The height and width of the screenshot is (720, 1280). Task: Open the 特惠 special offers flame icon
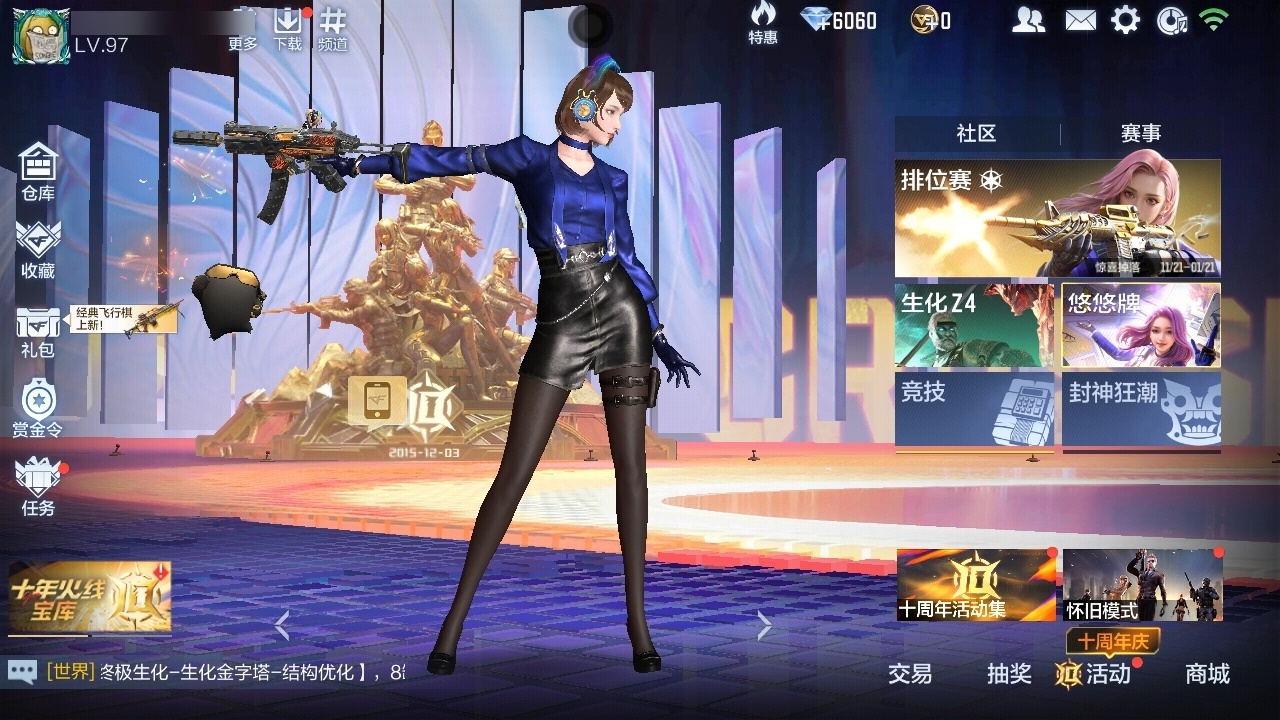pos(763,23)
